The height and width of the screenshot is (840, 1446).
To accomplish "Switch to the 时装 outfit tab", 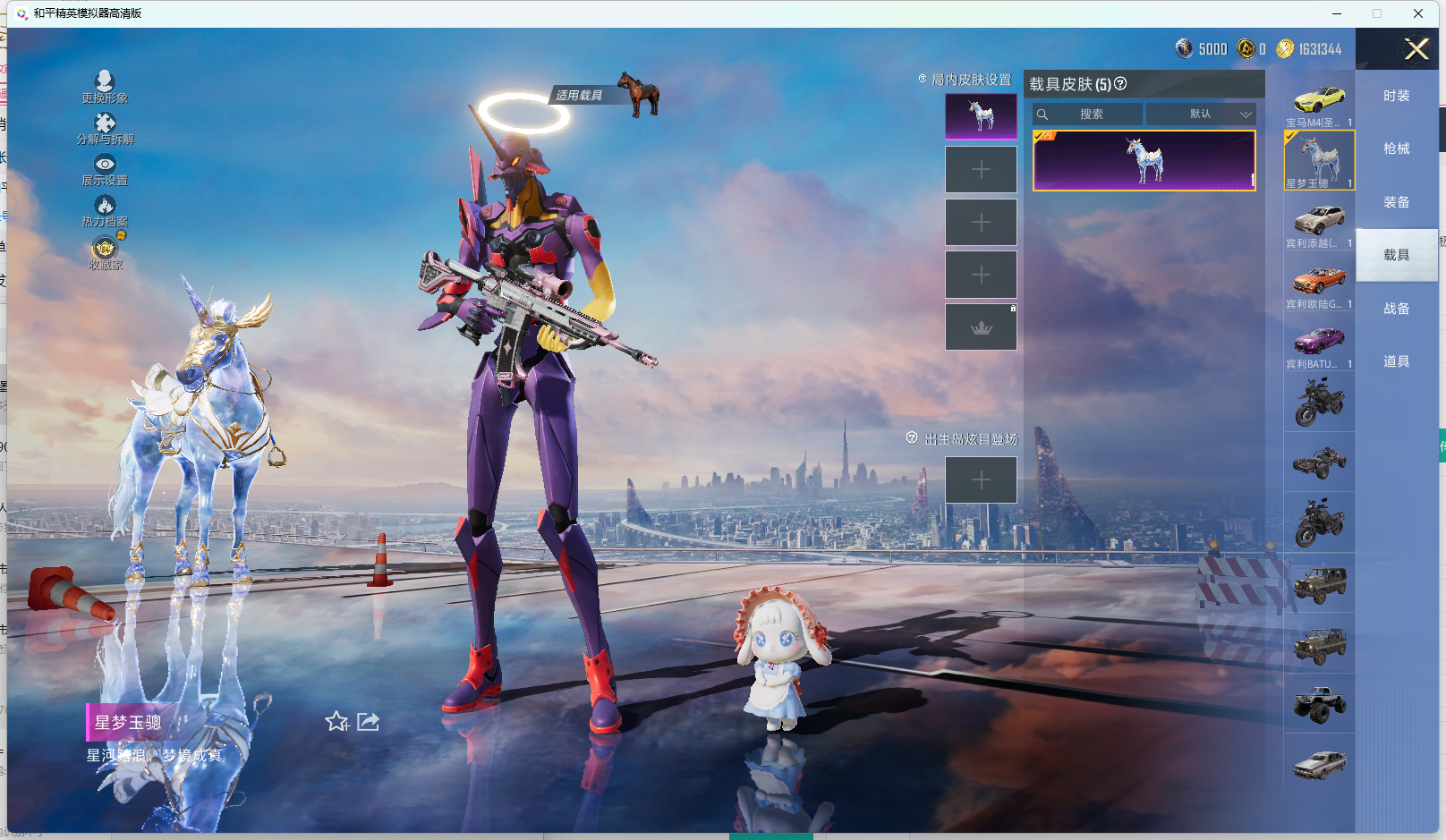I will point(1396,96).
